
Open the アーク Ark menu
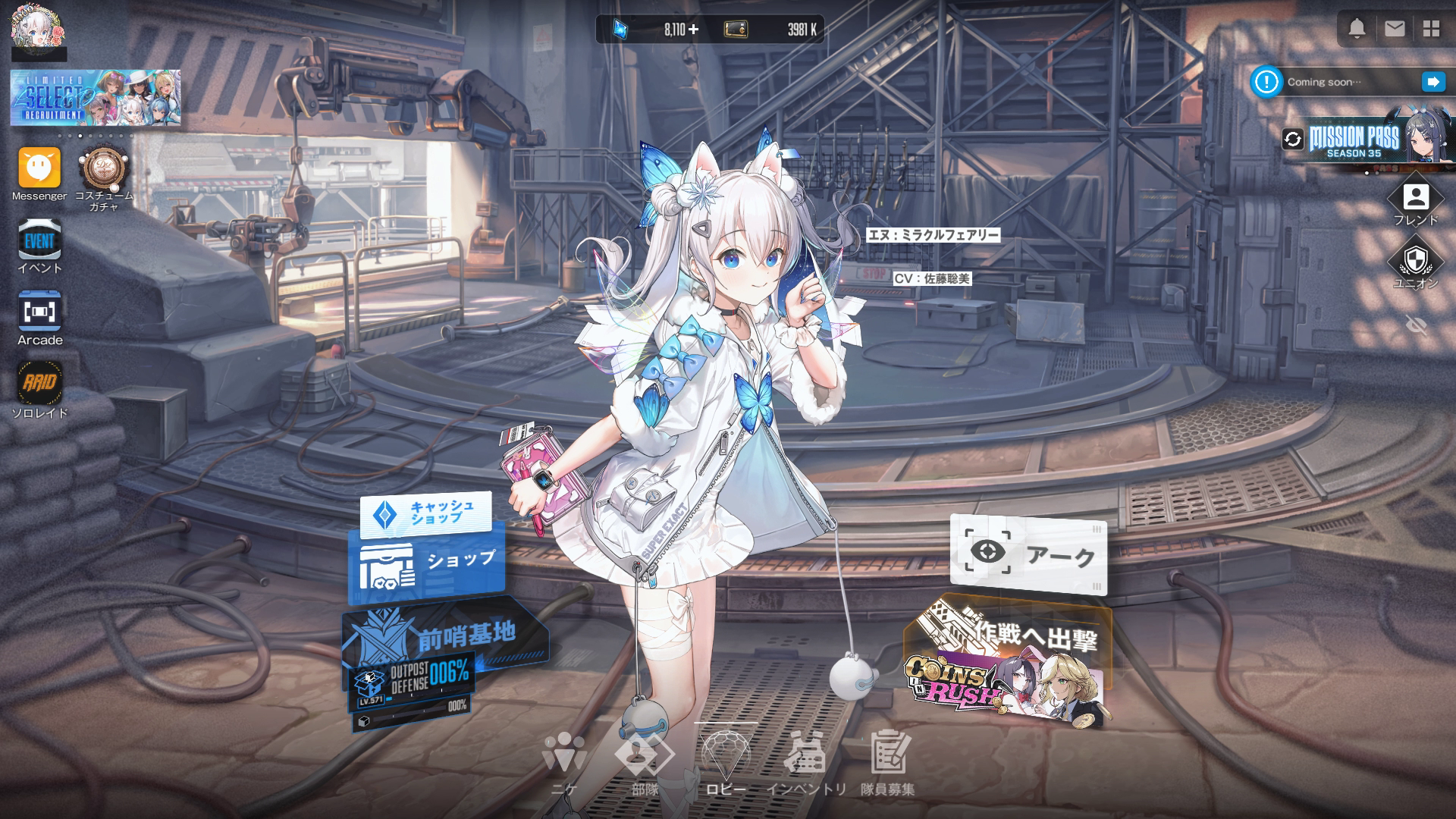(1028, 554)
